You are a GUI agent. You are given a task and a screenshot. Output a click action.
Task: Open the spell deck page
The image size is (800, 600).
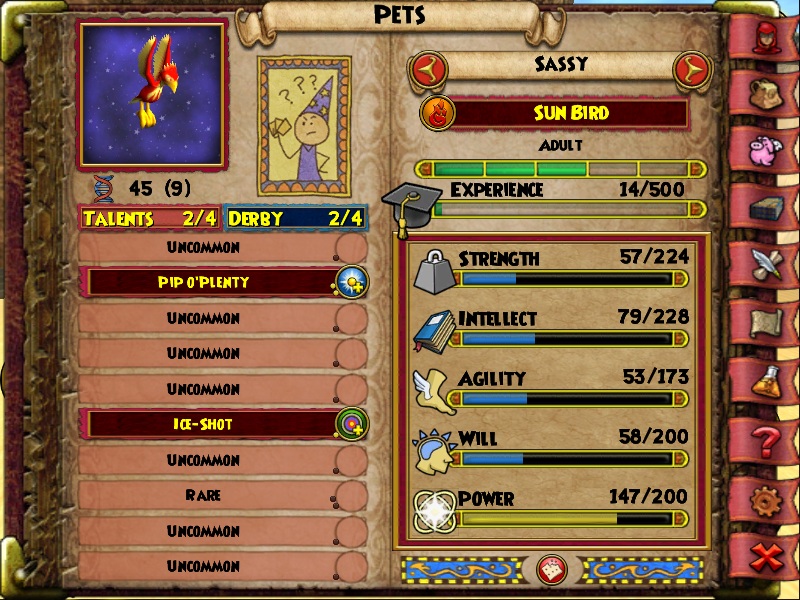coord(768,207)
